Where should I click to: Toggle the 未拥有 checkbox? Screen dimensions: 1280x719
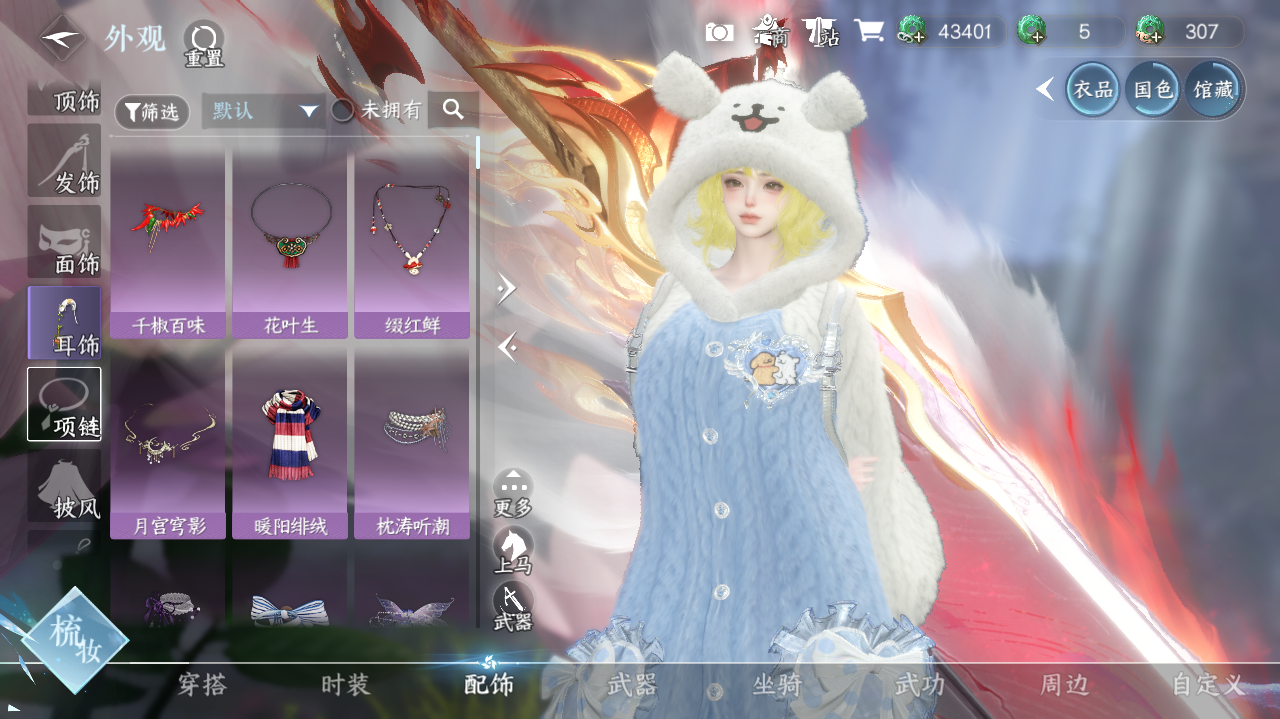(x=343, y=111)
